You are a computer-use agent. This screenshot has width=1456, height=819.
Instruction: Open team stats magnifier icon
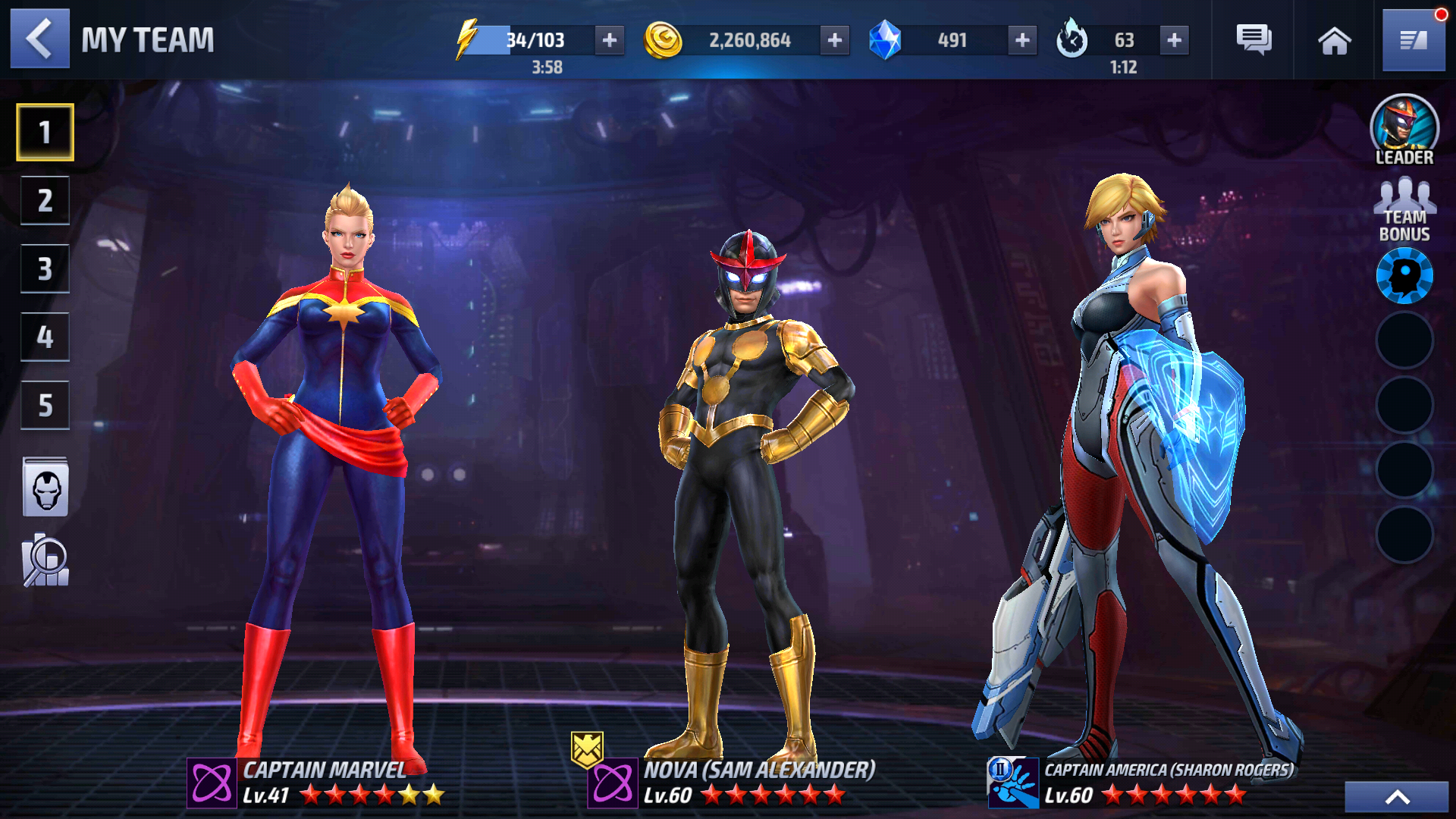(45, 561)
